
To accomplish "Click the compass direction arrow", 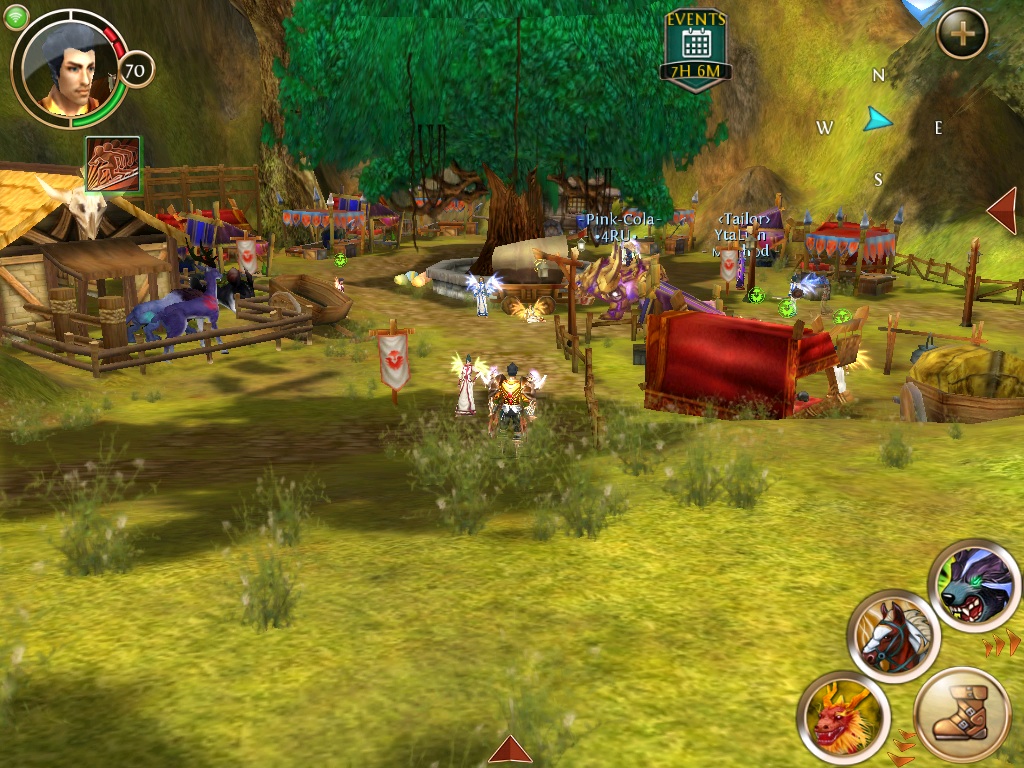I will pyautogui.click(x=878, y=120).
